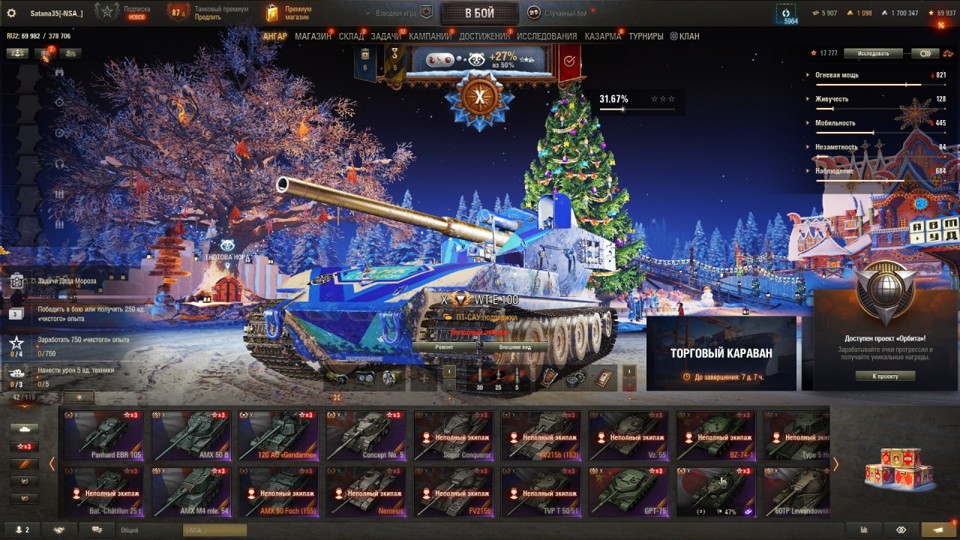
Task: Open the ТУРНИРЫ tab
Action: (646, 37)
